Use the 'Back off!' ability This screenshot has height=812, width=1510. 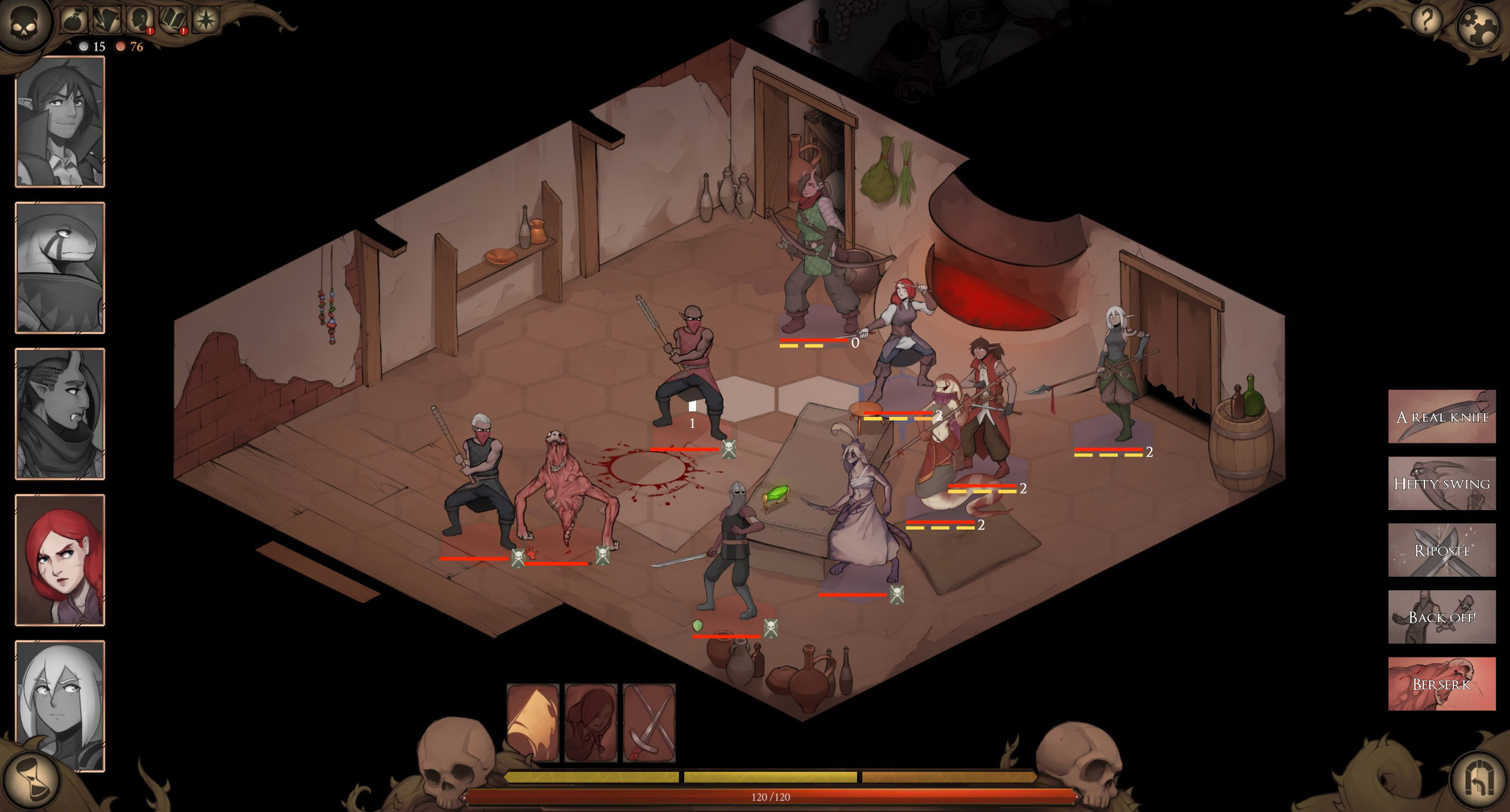[1442, 616]
